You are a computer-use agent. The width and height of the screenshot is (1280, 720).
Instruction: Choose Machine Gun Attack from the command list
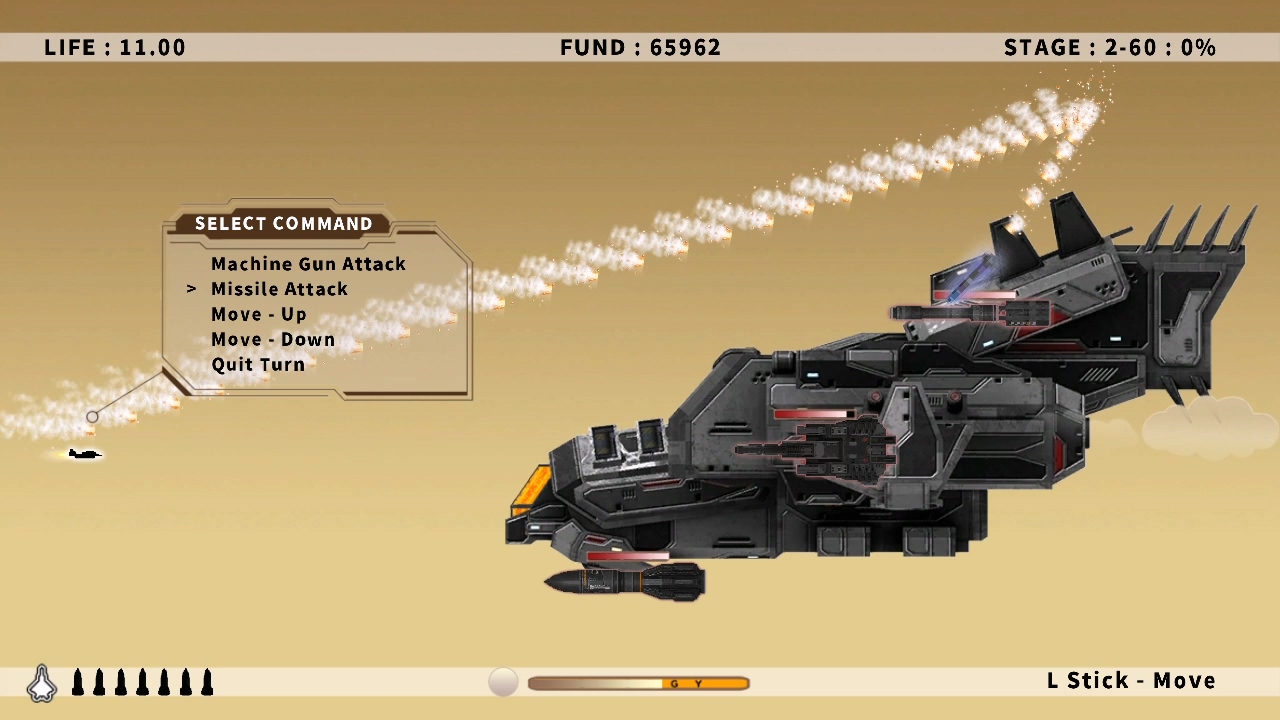(x=308, y=264)
